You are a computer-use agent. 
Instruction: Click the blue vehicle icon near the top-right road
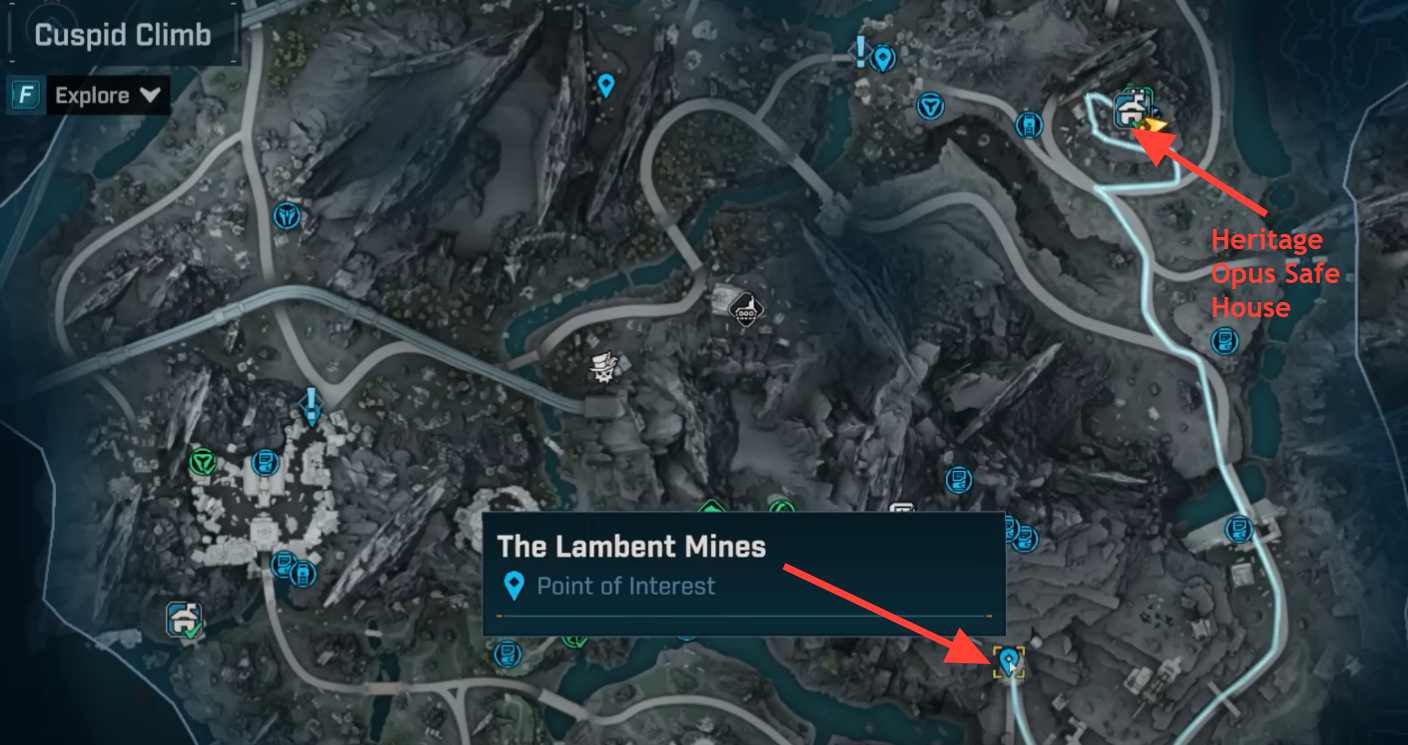pos(1029,125)
